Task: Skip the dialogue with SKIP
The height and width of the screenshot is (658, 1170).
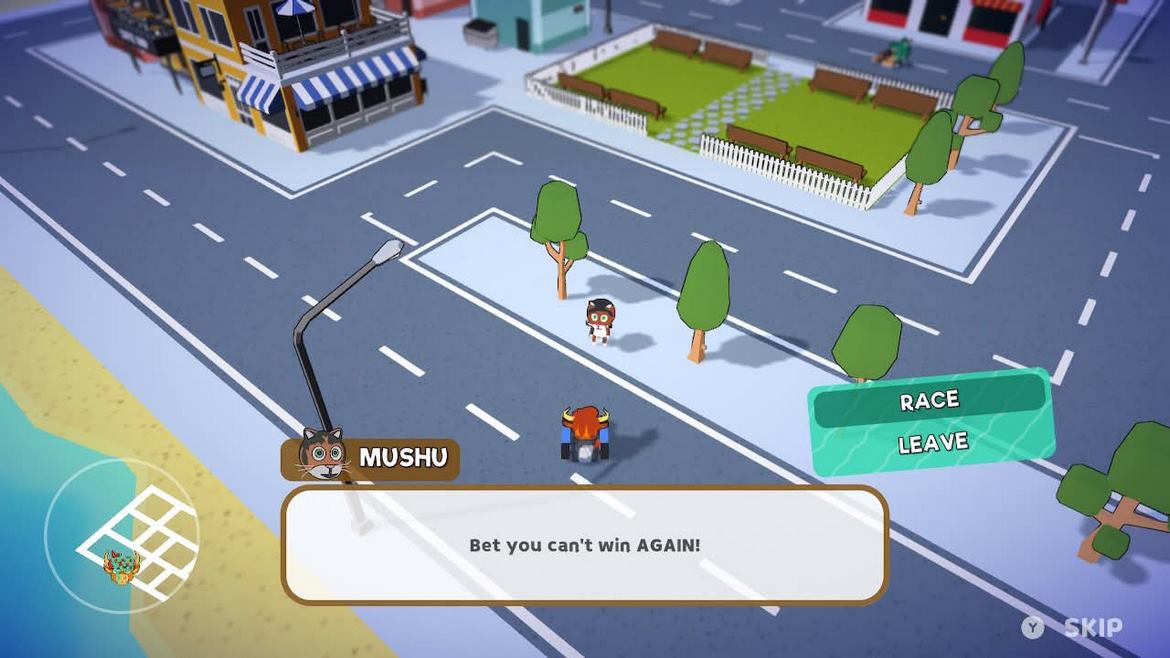Action: [1092, 628]
